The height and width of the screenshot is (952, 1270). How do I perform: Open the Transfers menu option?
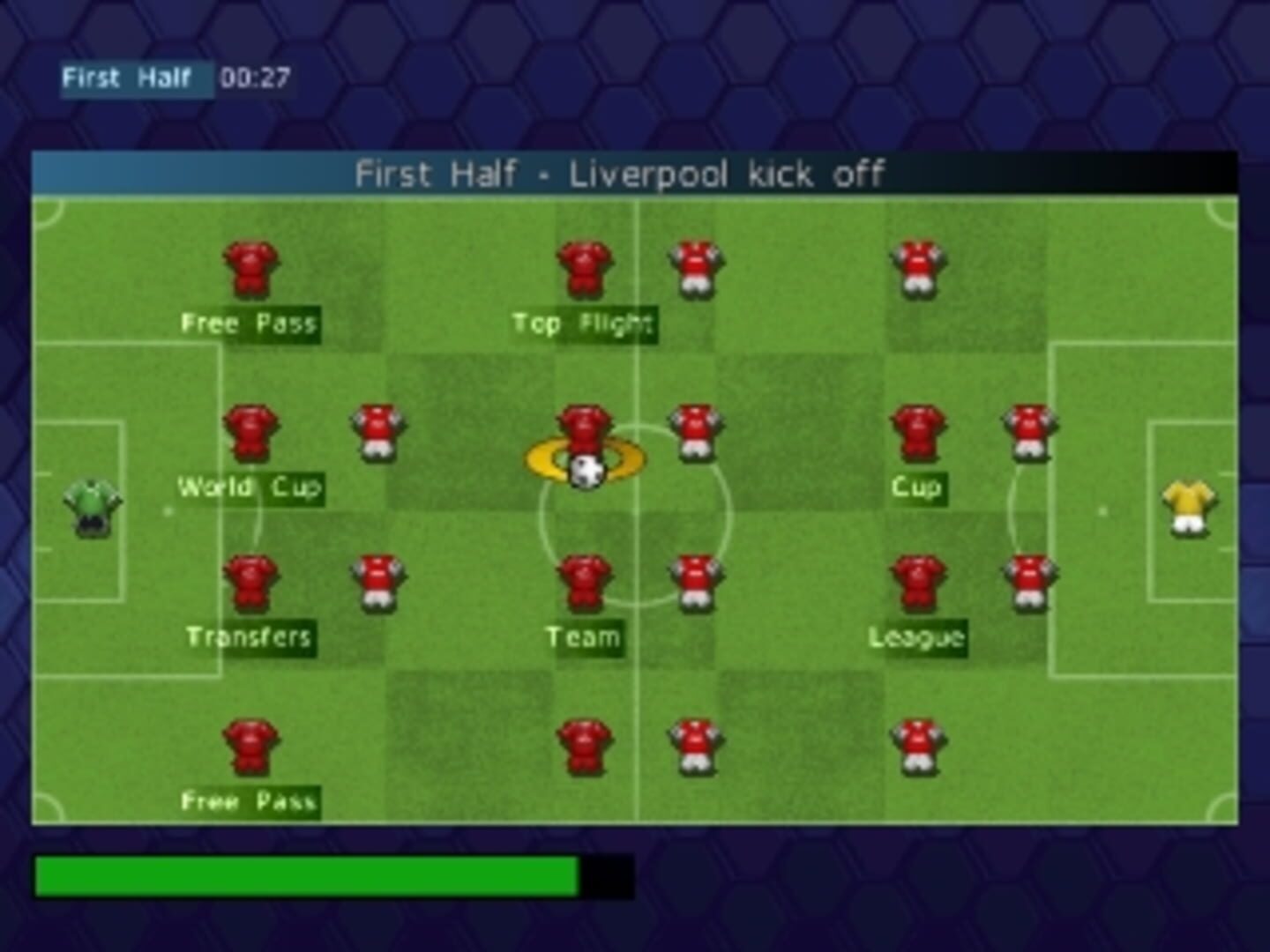coord(250,635)
